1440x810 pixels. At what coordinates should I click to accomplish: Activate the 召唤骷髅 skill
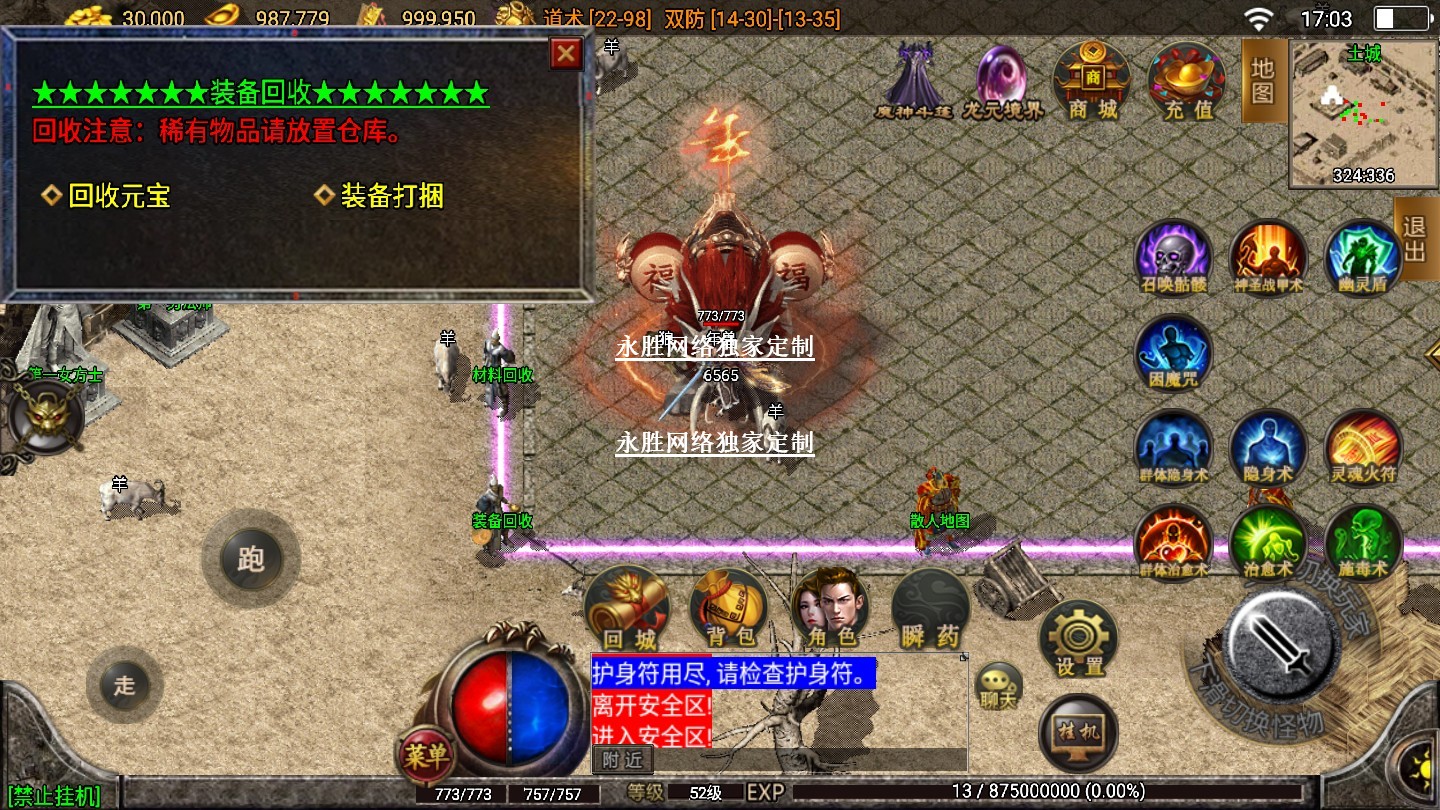click(1173, 257)
